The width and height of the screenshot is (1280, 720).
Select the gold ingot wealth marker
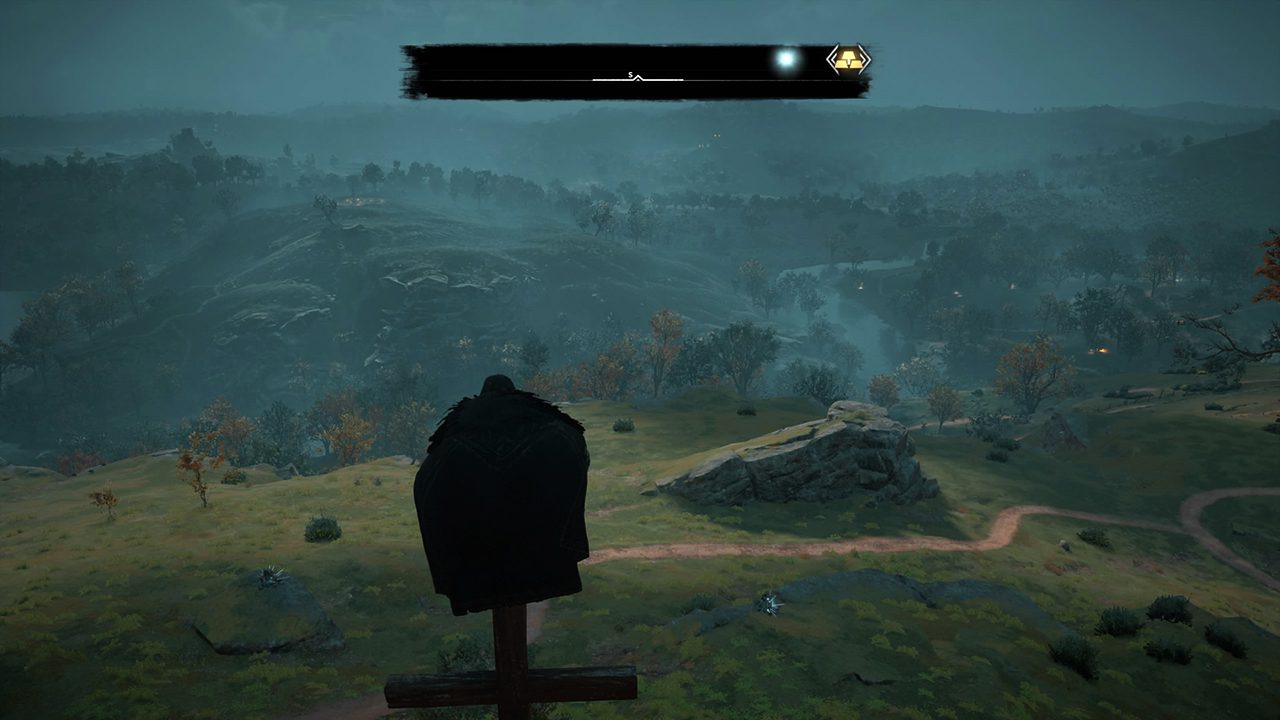848,60
